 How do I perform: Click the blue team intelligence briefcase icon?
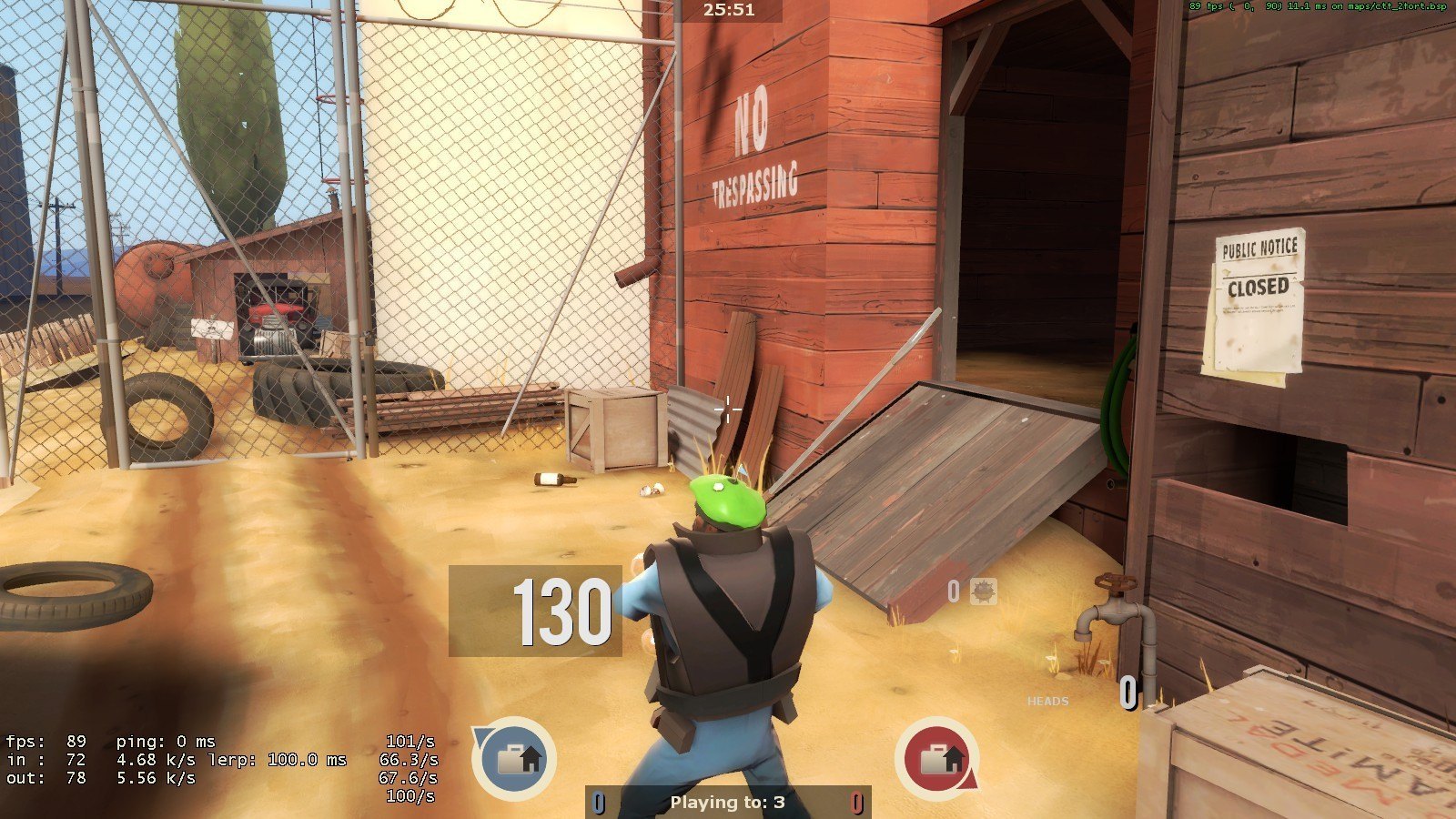click(x=514, y=758)
